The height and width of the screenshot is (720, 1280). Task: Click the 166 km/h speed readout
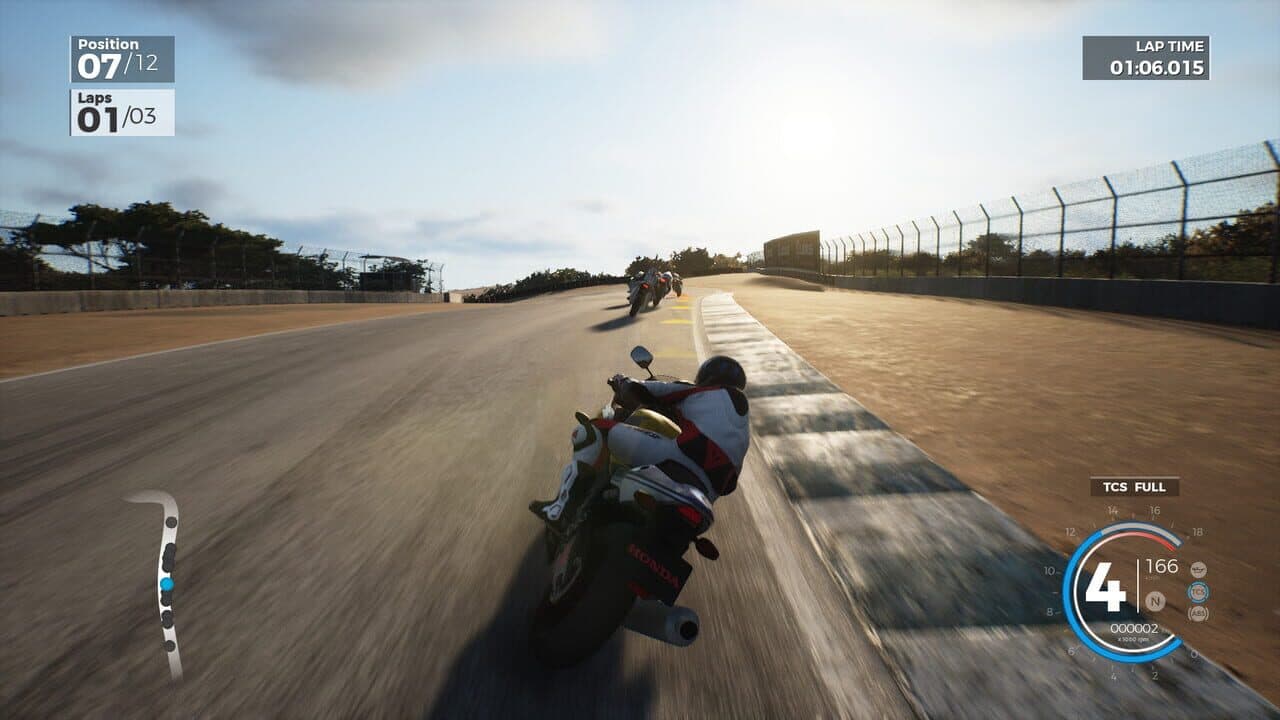1163,566
